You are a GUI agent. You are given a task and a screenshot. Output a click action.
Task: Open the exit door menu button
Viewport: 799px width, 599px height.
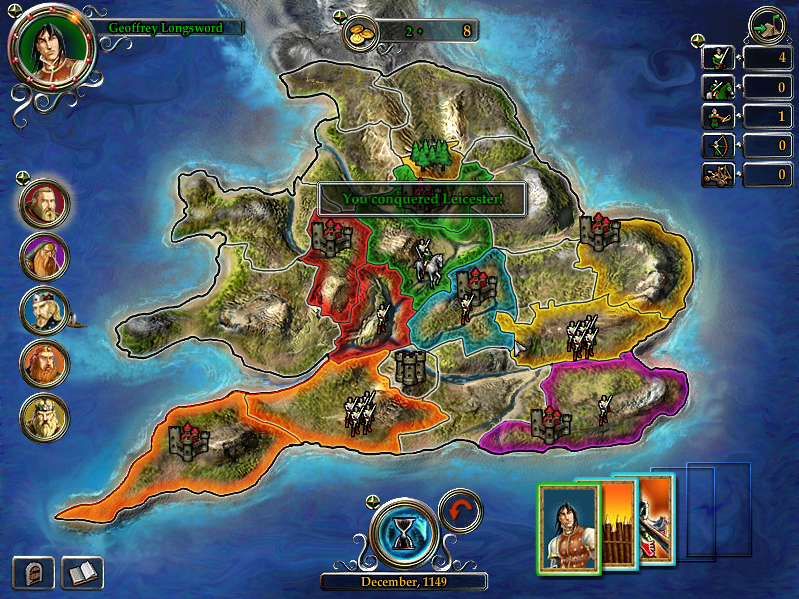pos(33,573)
